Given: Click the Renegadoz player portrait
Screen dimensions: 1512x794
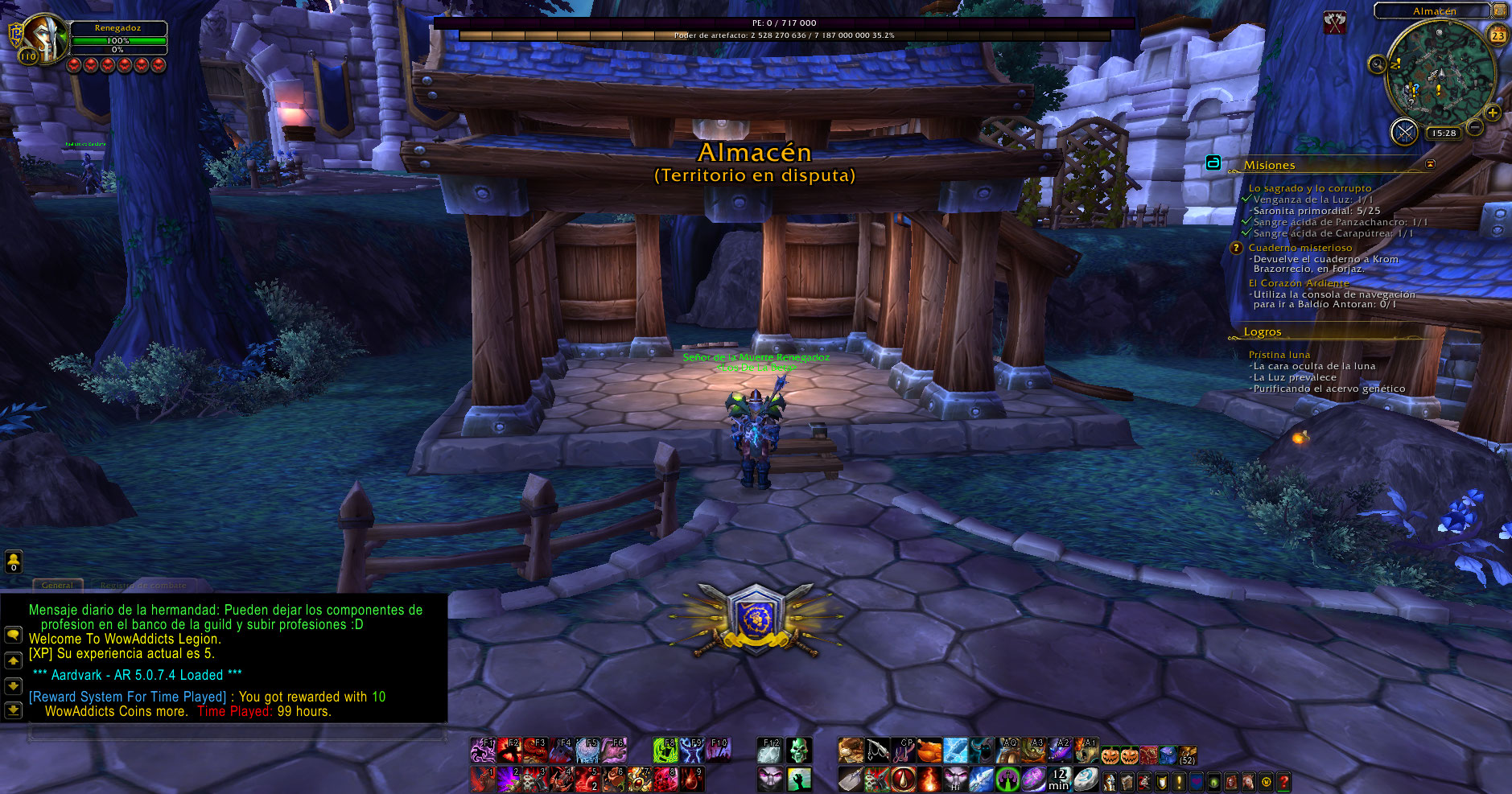Looking at the screenshot, I should point(45,38).
